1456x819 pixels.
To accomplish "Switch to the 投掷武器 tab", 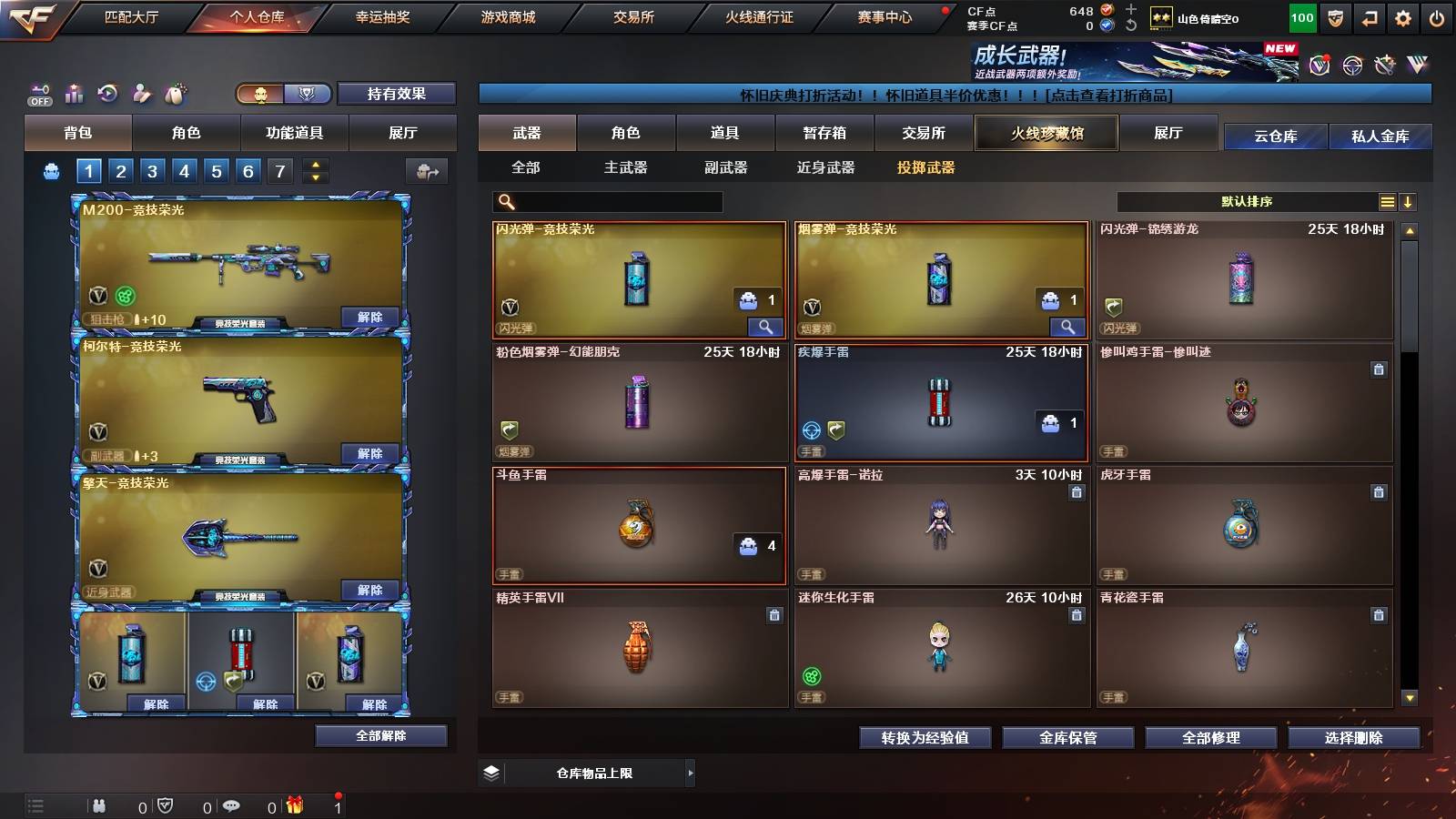I will click(926, 167).
